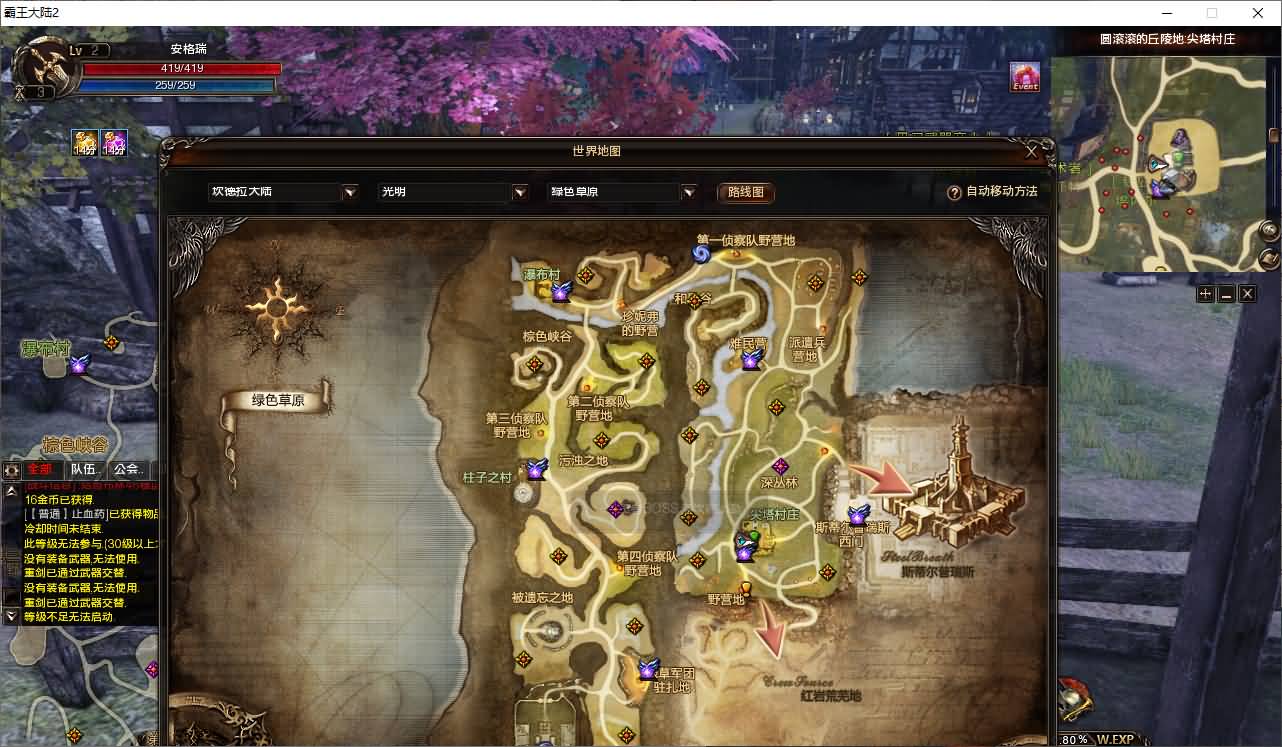Viewport: 1282px width, 747px height.
Task: Switch to the 队伍 chat tab
Action: [x=84, y=469]
